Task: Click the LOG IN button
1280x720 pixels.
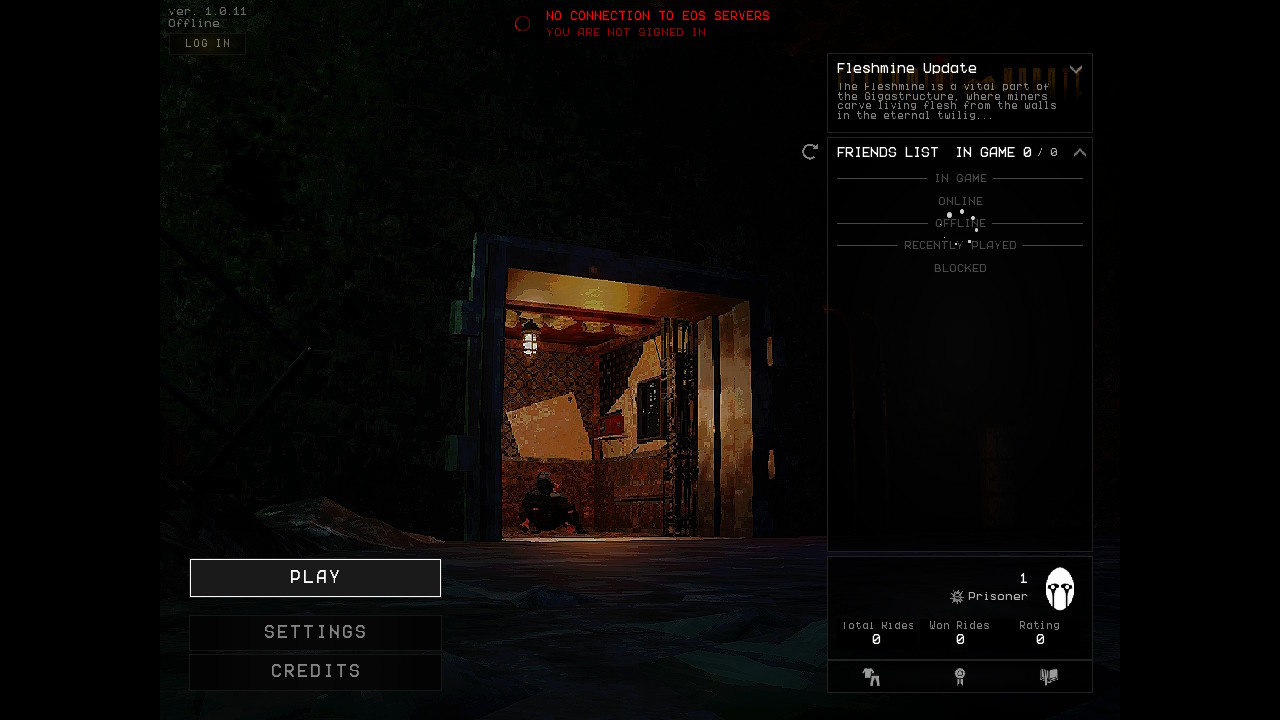Action: (x=207, y=44)
